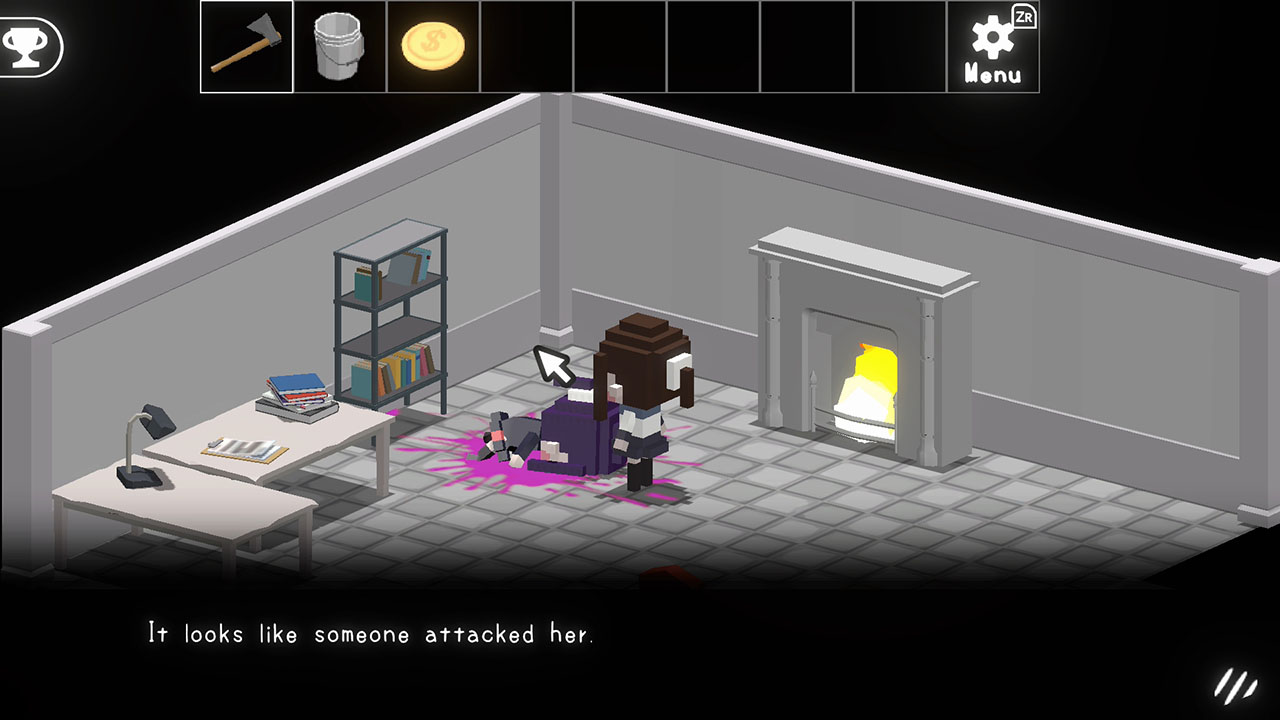This screenshot has width=1280, height=720.
Task: Click the empty slot beside the coin
Action: 526,46
